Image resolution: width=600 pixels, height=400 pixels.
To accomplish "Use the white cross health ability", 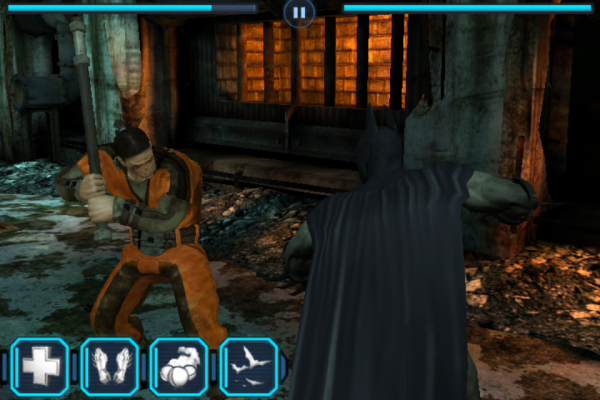I will tap(40, 367).
